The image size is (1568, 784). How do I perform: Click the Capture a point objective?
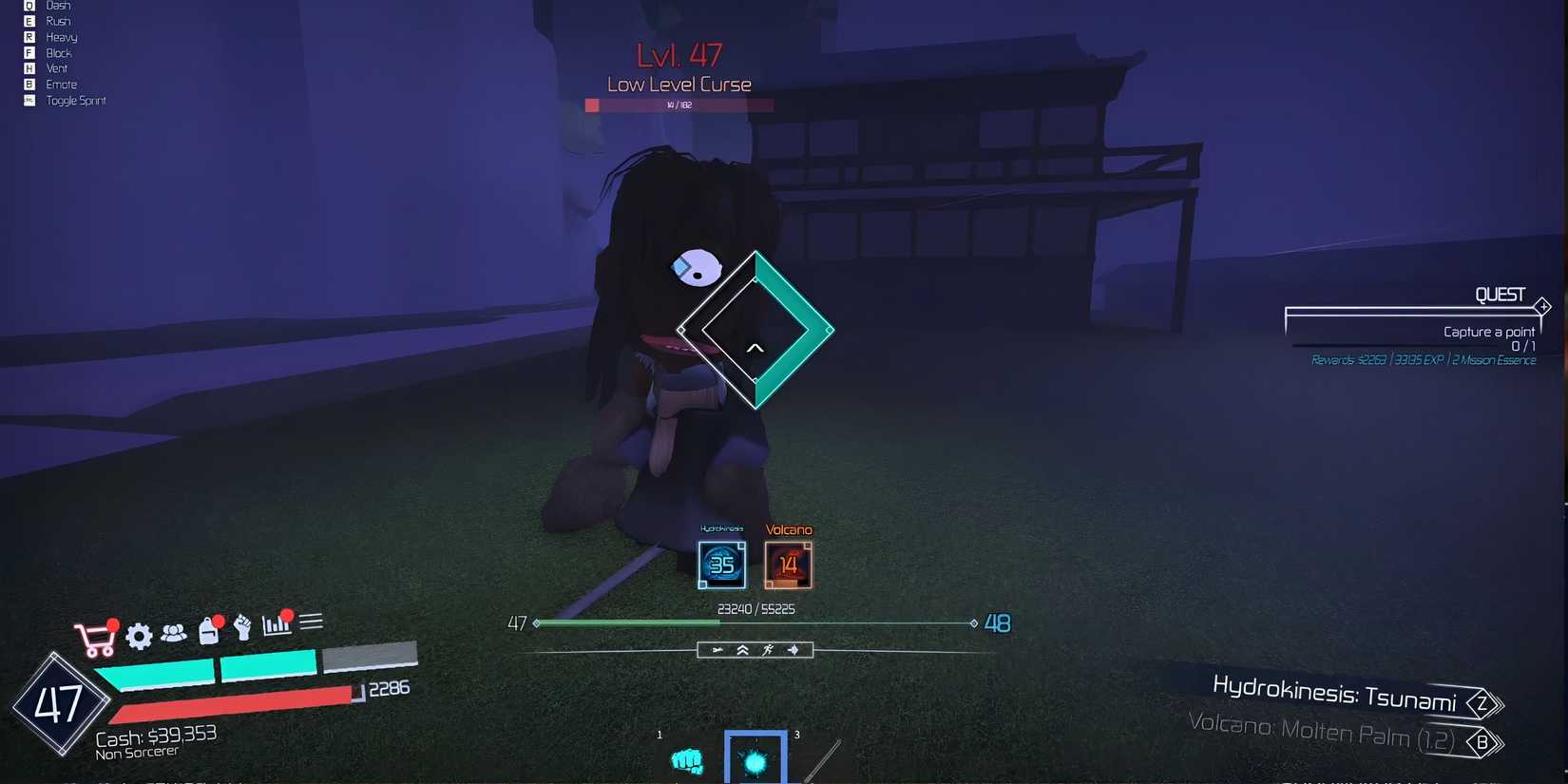[1487, 331]
